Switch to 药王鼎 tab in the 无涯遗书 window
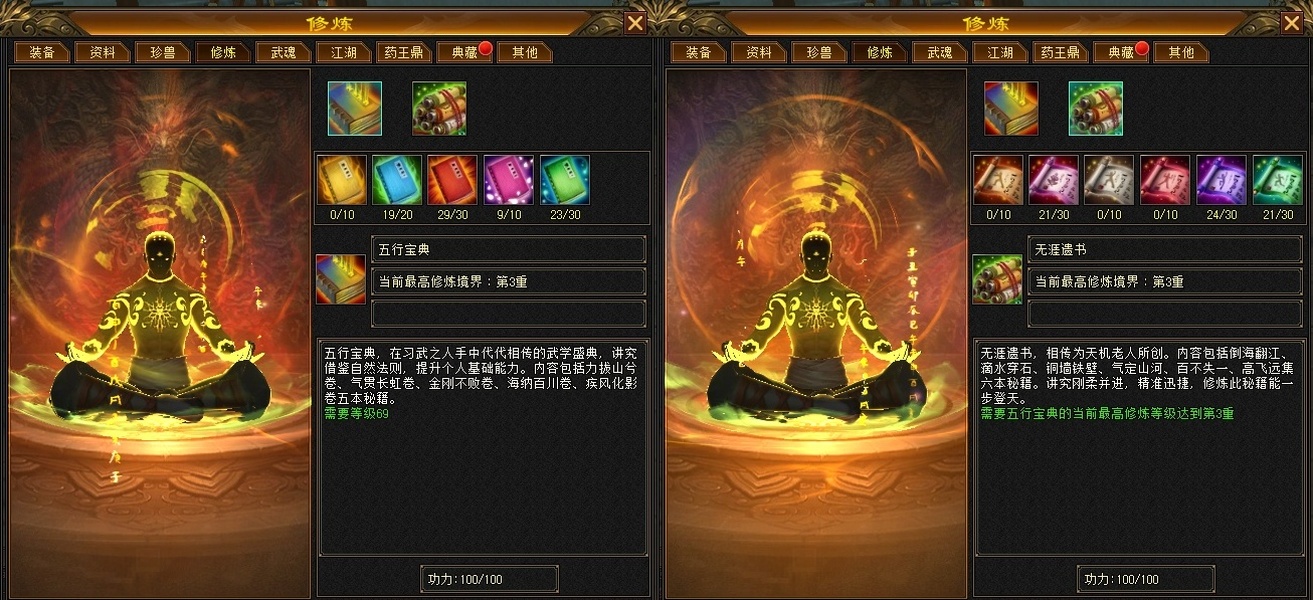Viewport: 1313px width, 600px height. coord(1060,52)
